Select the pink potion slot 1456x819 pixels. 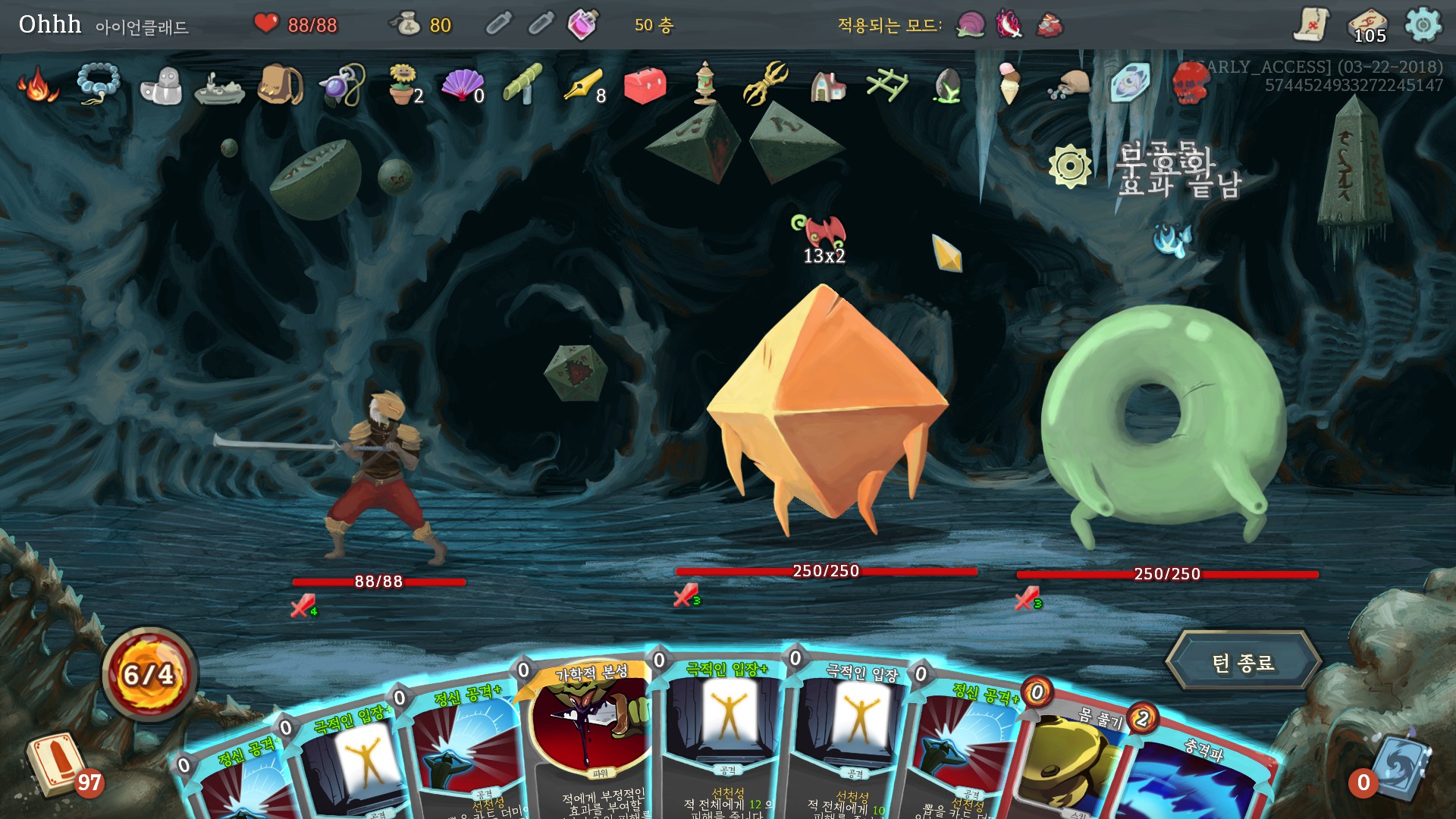(x=582, y=25)
